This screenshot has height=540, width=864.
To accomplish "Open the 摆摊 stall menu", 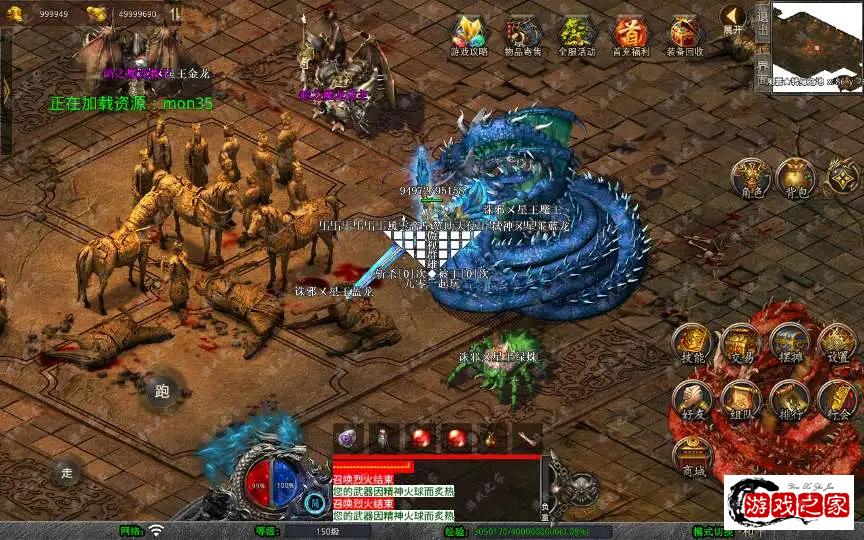I will click(790, 345).
